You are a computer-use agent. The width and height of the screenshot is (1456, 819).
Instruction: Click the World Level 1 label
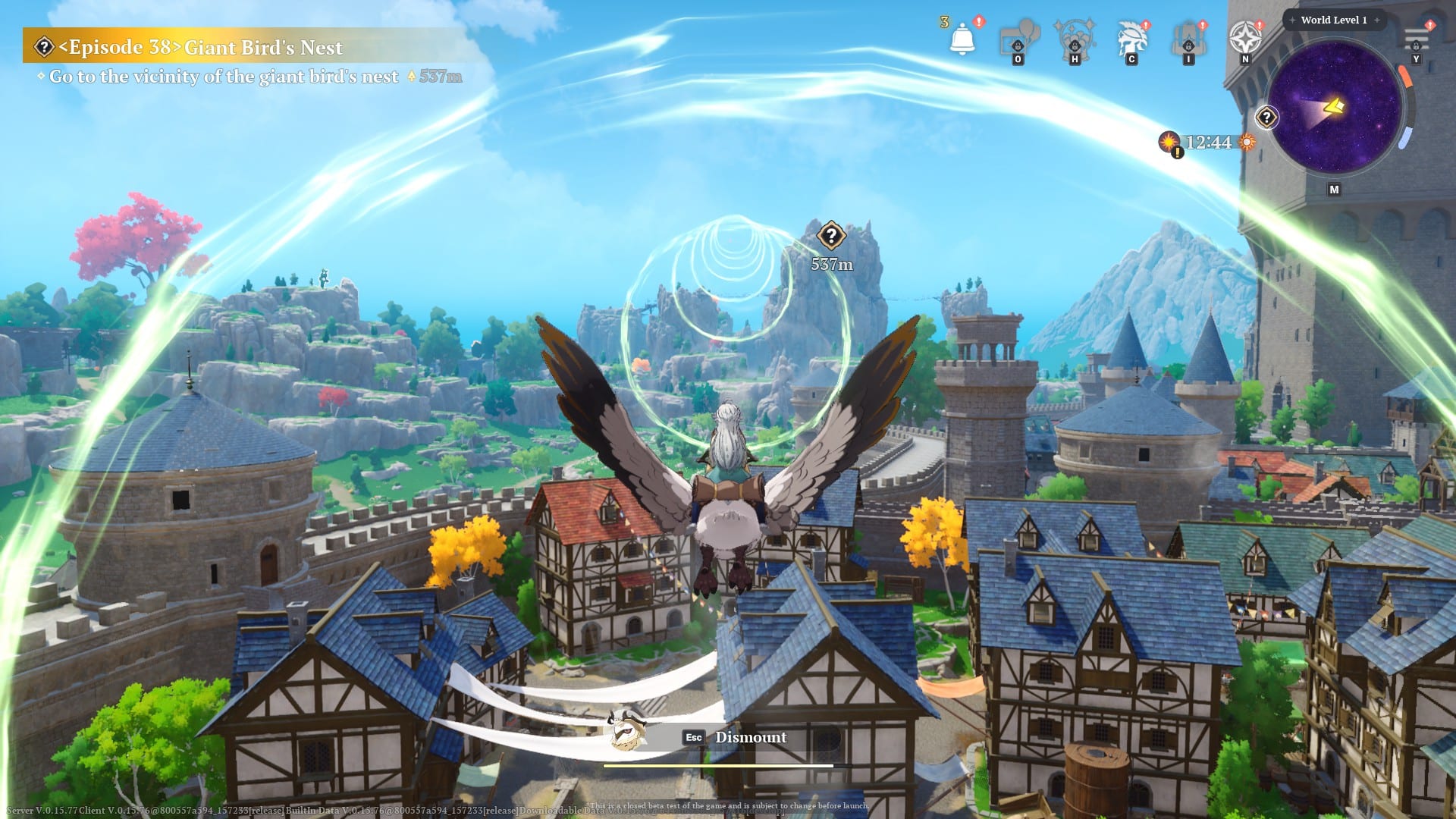pos(1333,20)
